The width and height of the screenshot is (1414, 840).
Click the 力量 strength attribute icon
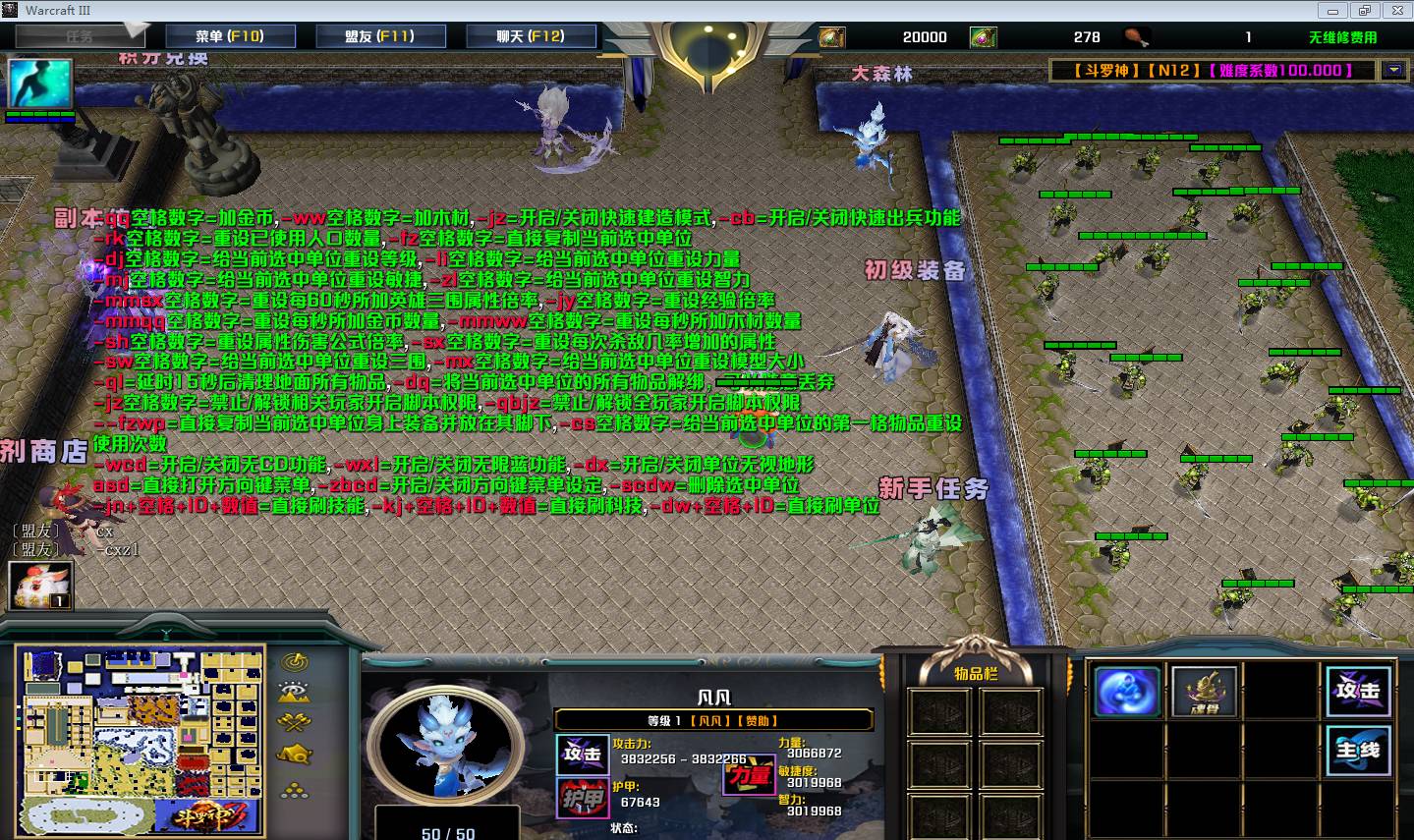pyautogui.click(x=749, y=776)
